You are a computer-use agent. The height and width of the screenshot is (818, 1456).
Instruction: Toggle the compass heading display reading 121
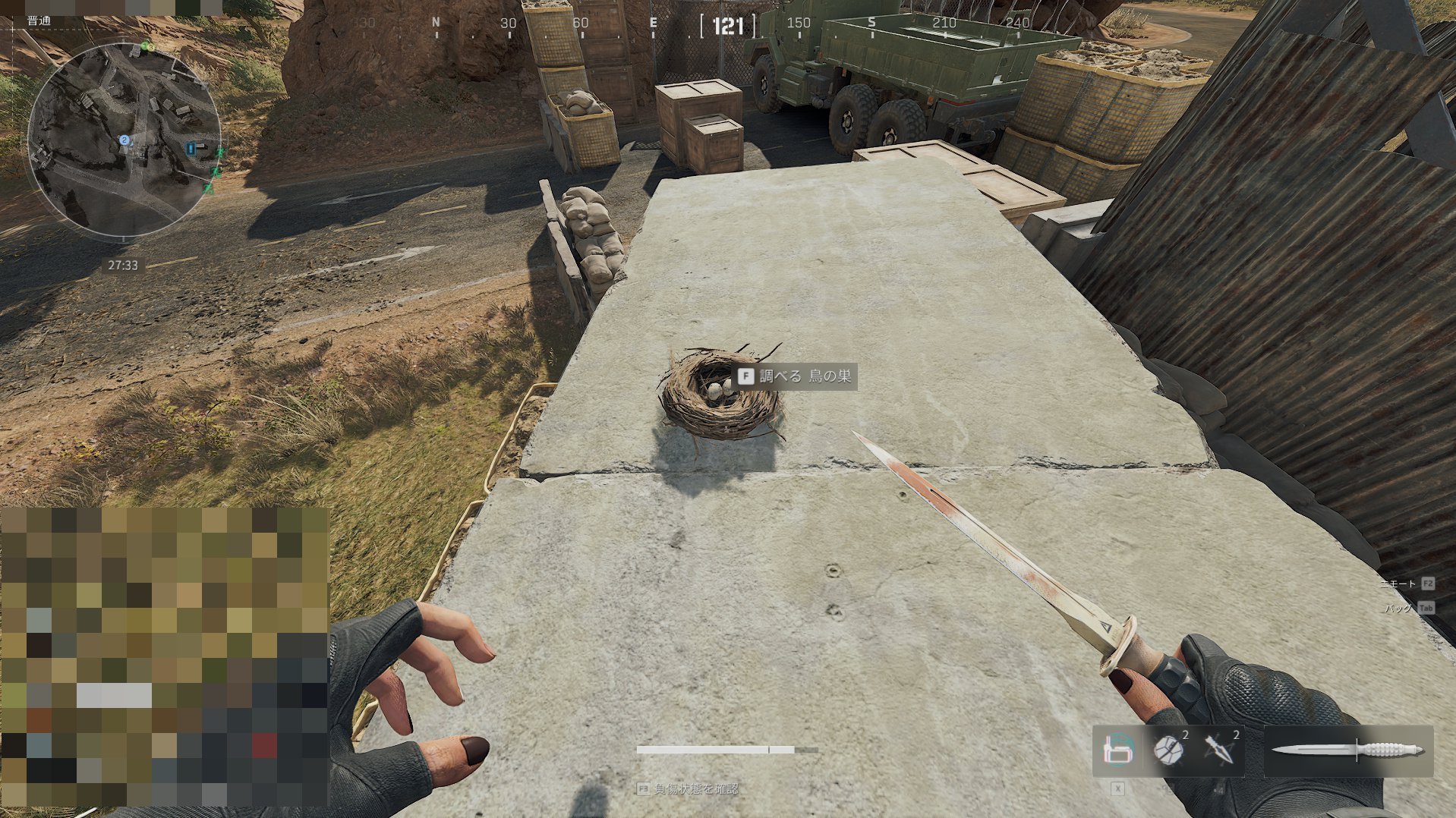point(726,27)
